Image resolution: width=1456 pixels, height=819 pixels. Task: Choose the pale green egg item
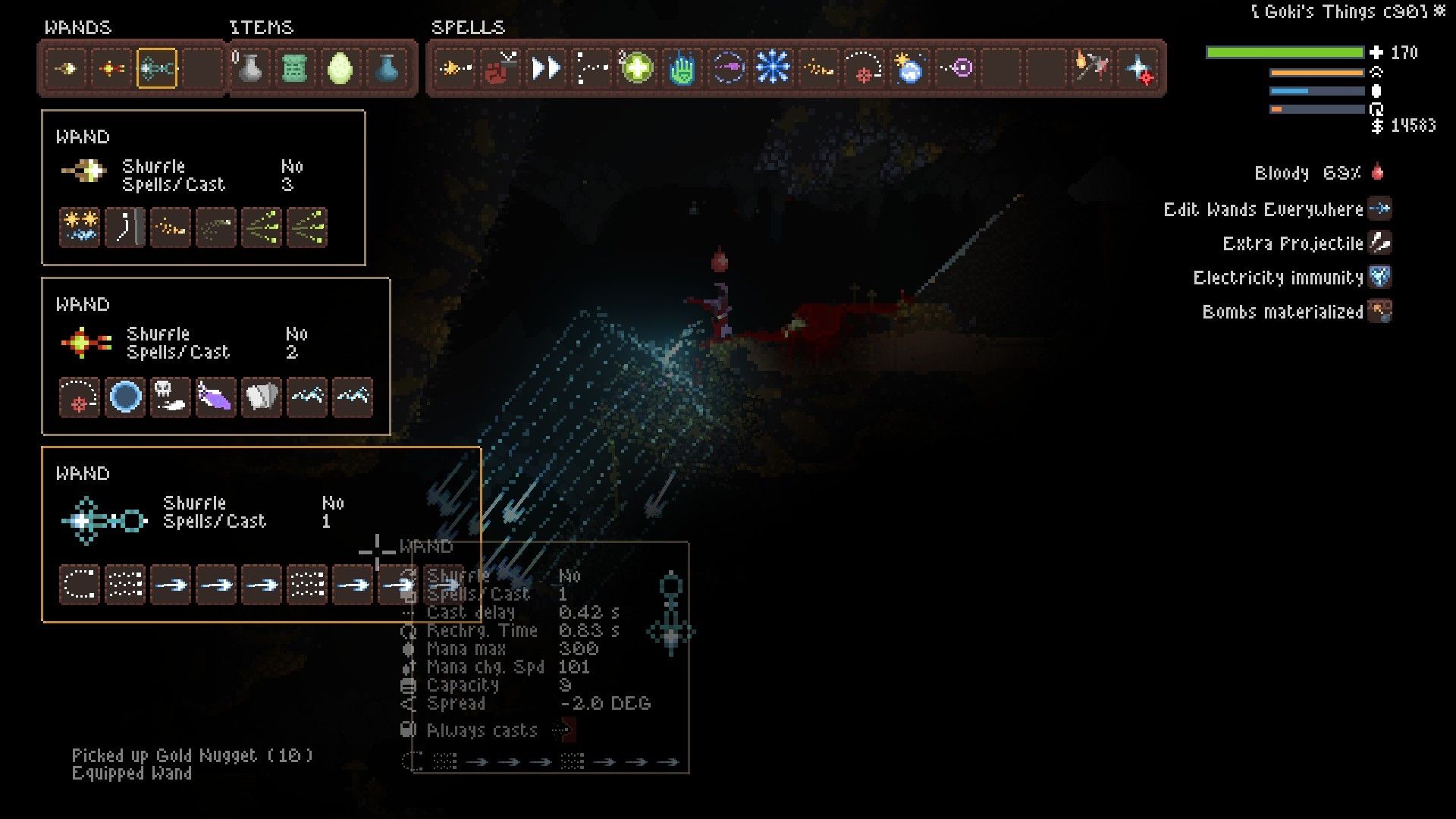coord(340,69)
